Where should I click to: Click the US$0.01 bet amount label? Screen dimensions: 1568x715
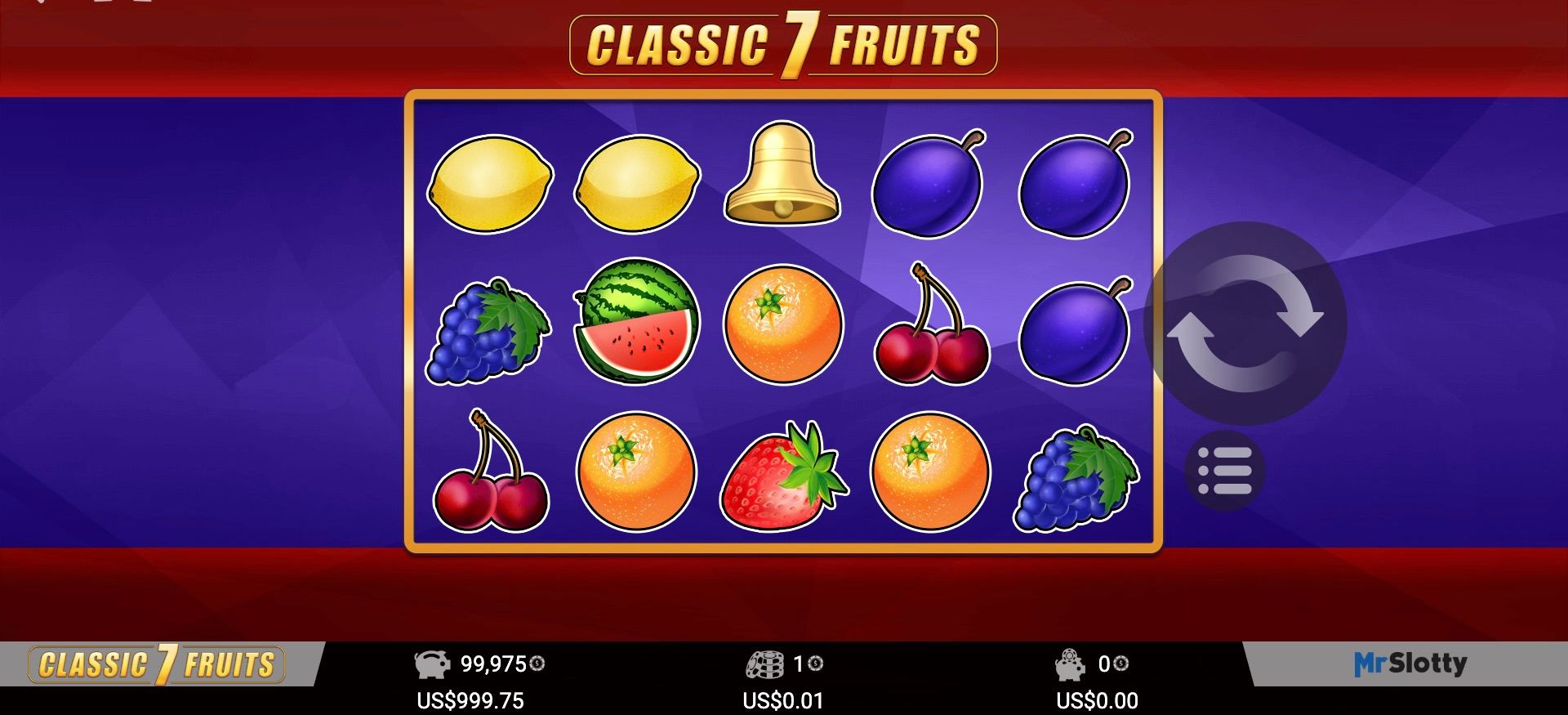pyautogui.click(x=783, y=699)
